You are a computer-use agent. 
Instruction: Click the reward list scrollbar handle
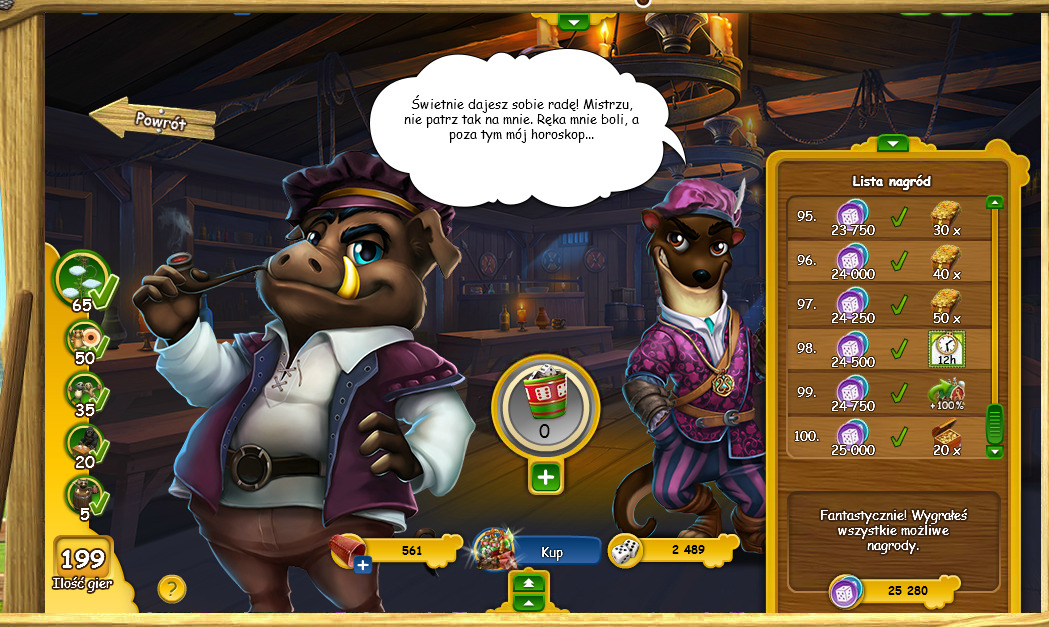pos(994,423)
